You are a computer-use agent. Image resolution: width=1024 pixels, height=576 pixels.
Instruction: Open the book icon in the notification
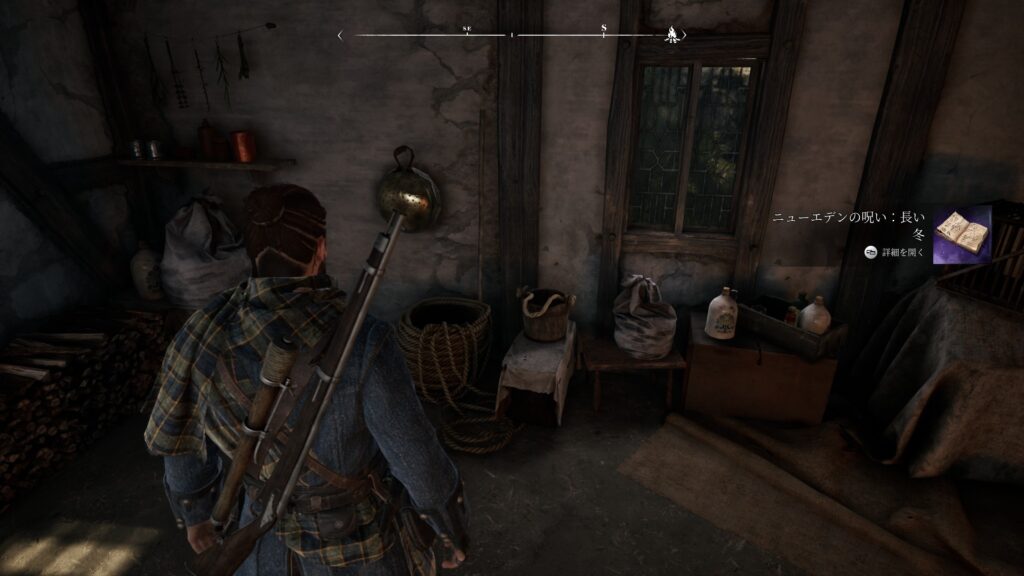click(961, 234)
